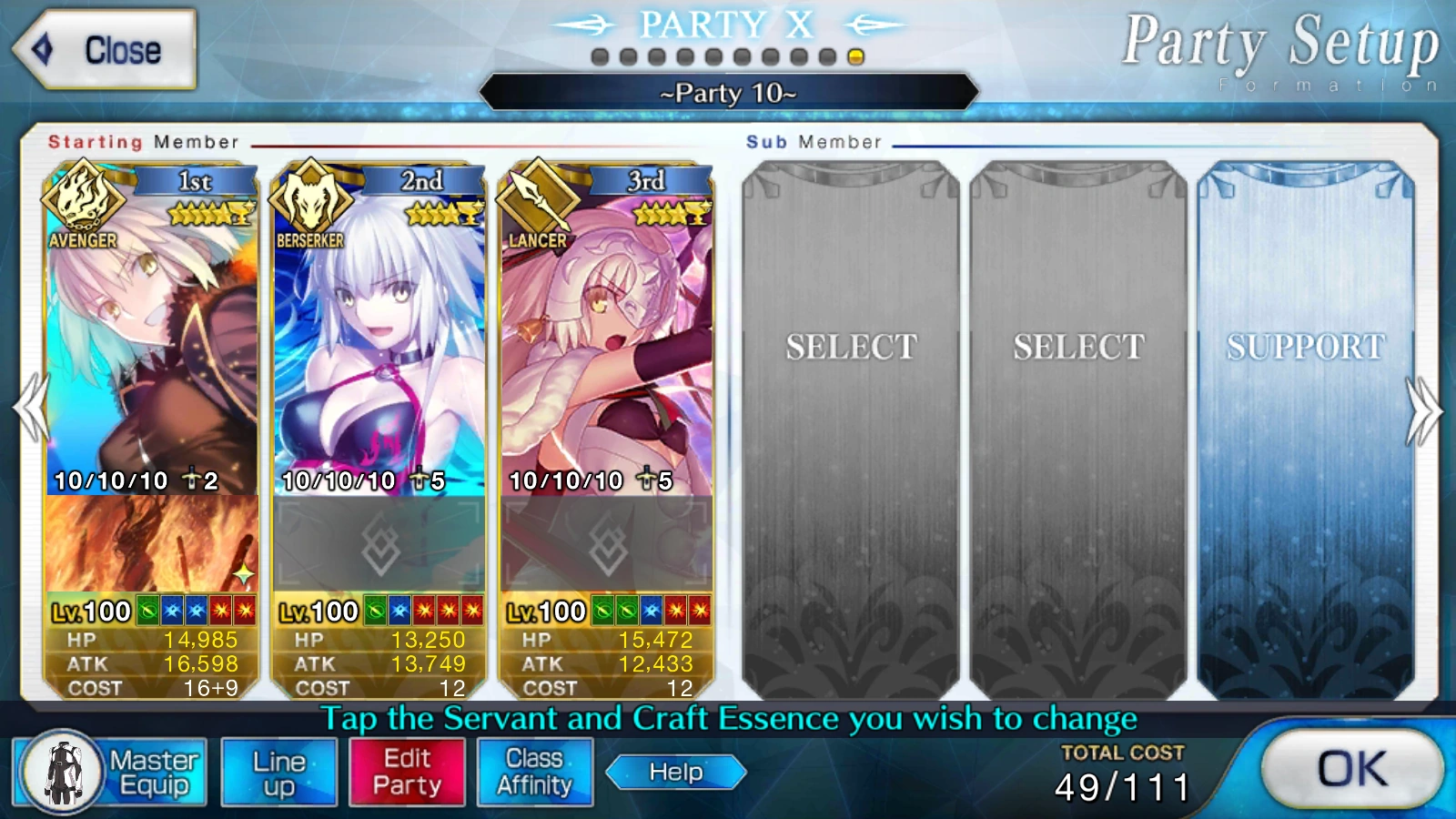
Task: Select the Avenger class icon on the 1st servant
Action: [x=85, y=205]
